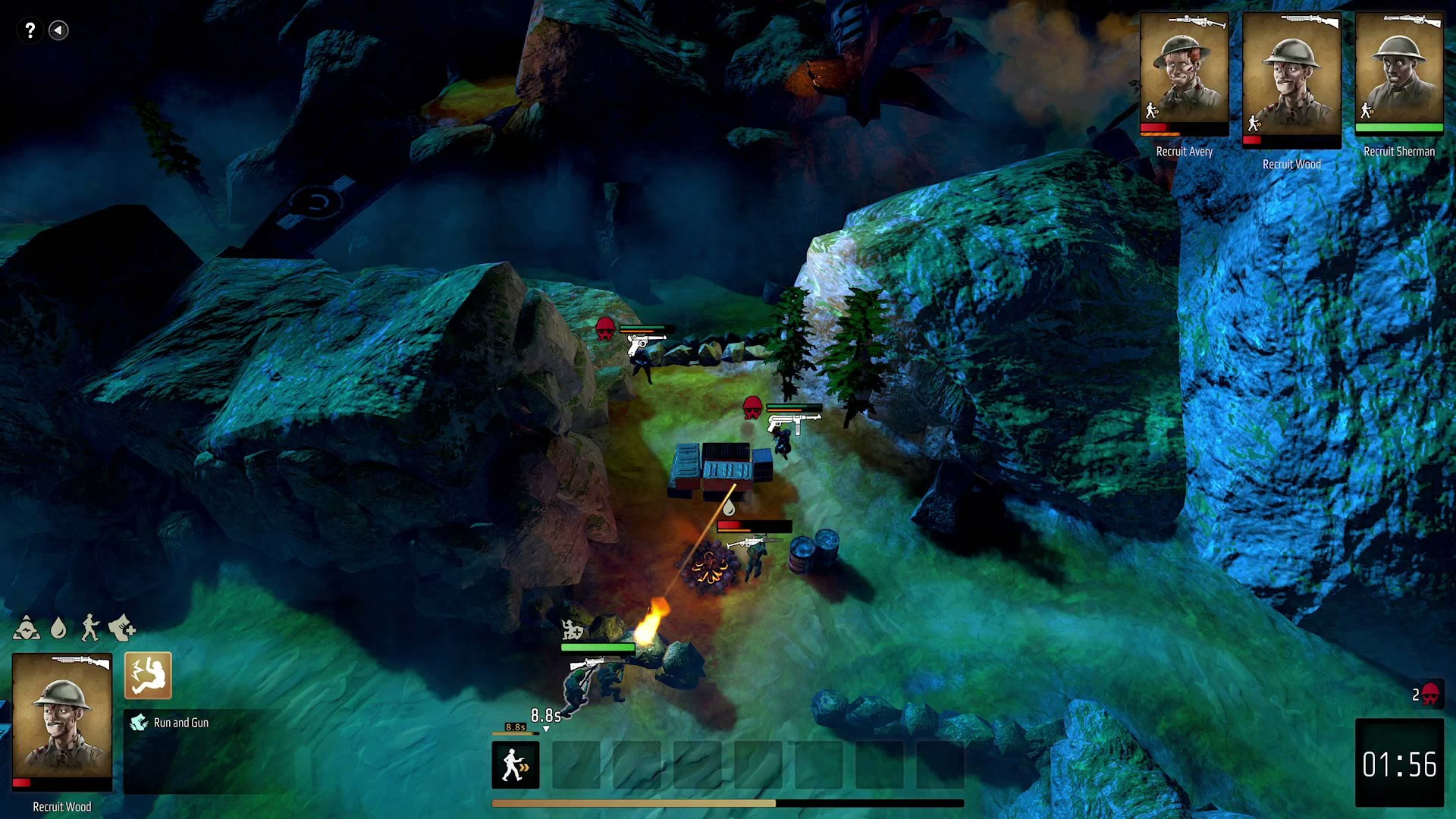The width and height of the screenshot is (1456, 819).
Task: Click the round back arrow button
Action: 58,30
